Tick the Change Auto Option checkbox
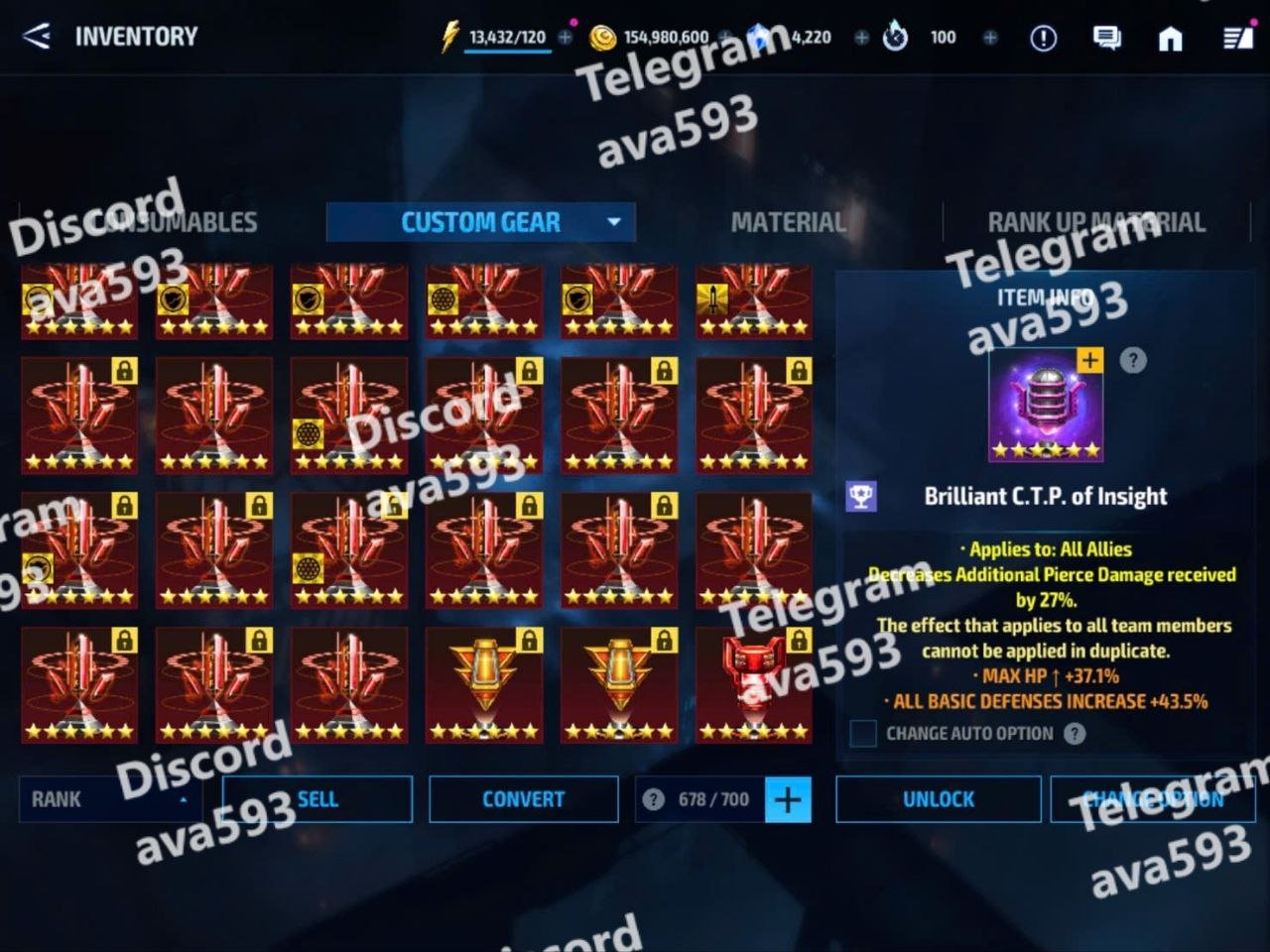 point(863,734)
